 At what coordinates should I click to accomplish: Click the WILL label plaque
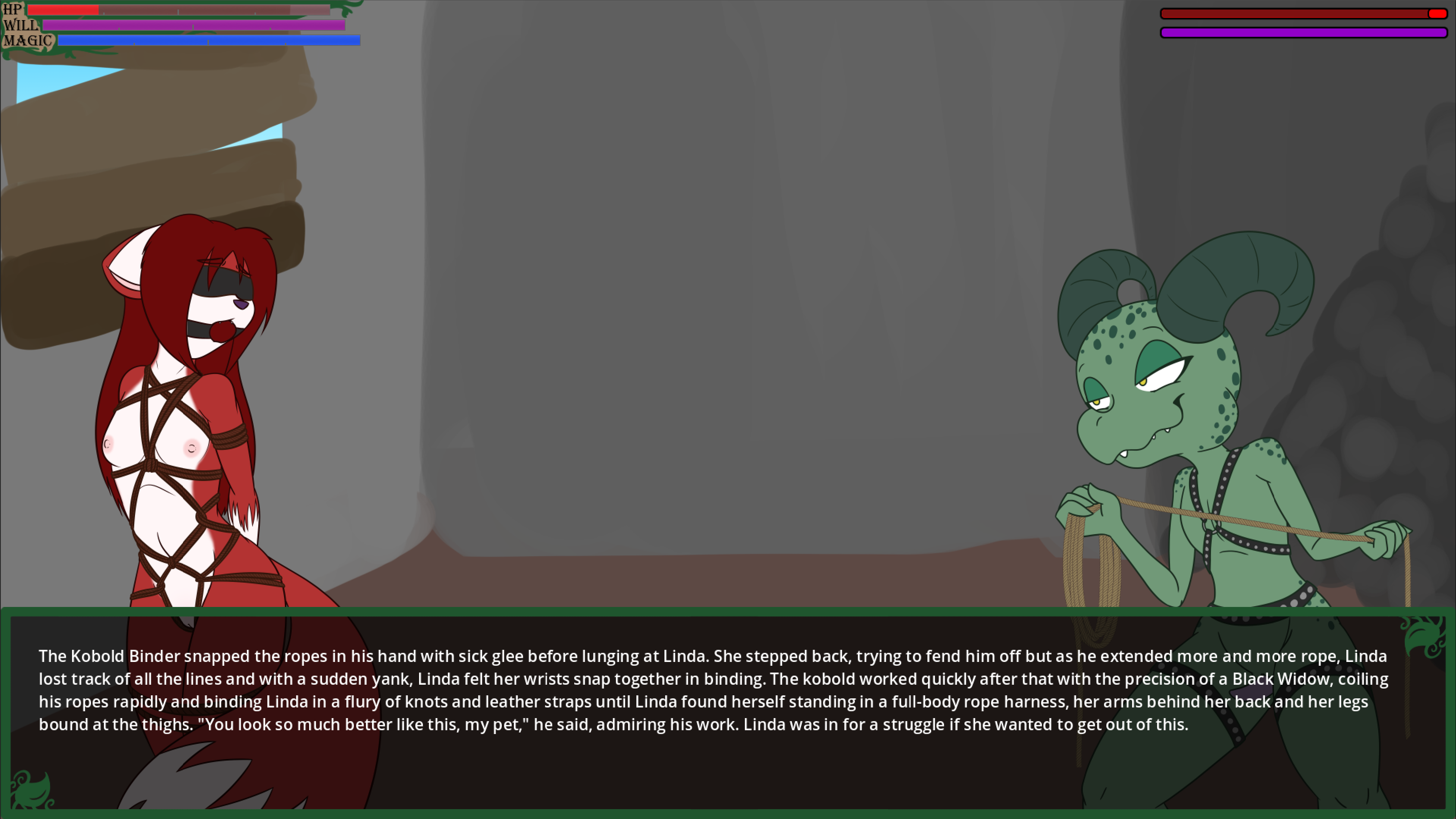click(x=20, y=25)
